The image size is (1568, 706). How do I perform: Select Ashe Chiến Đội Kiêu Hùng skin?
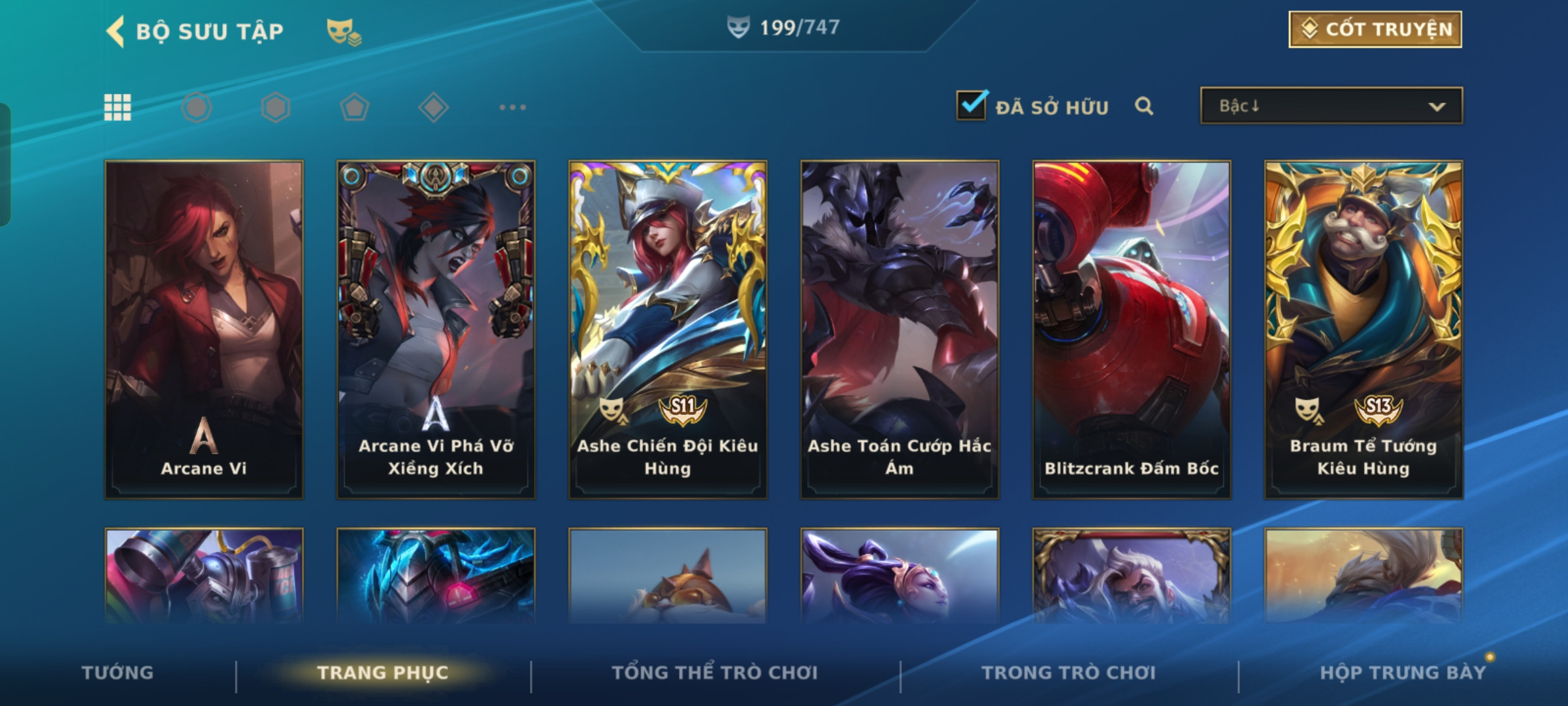click(668, 329)
